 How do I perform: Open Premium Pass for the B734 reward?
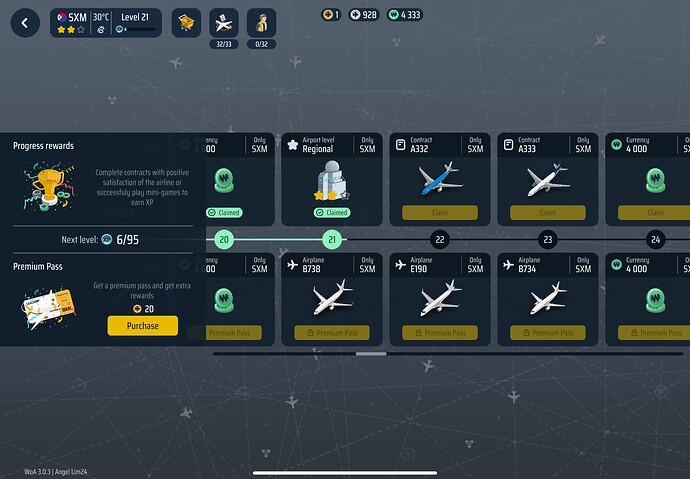click(547, 332)
